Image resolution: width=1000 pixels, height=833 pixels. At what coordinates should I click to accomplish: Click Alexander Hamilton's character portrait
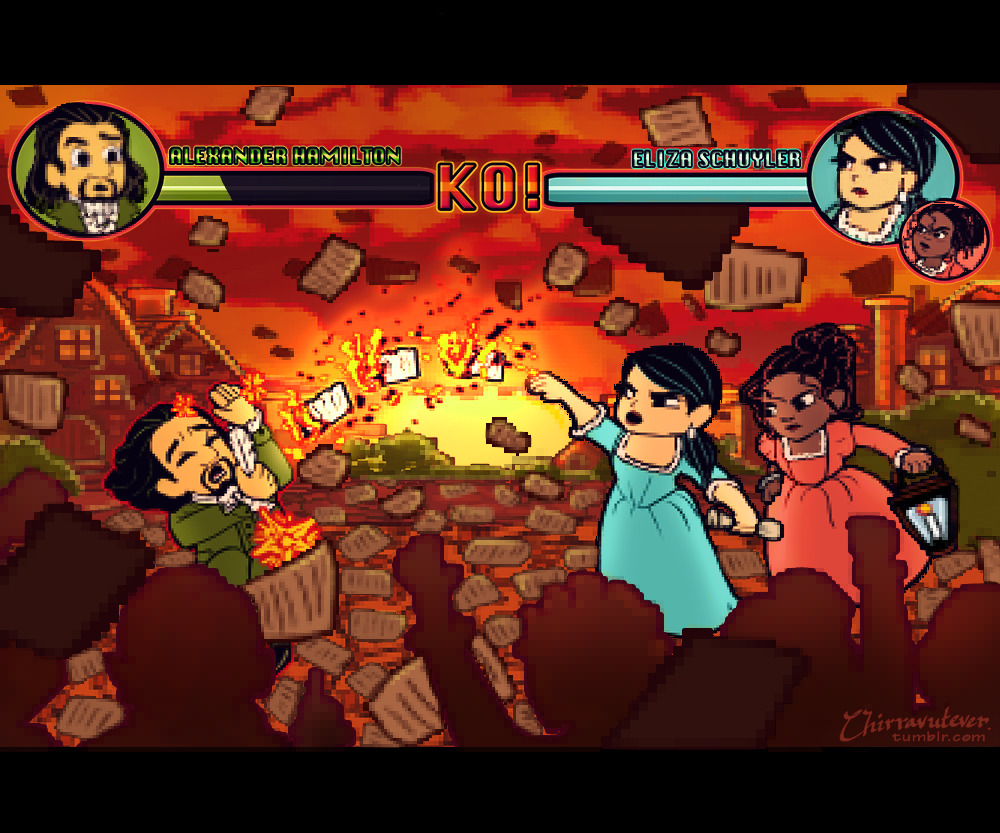pos(86,170)
